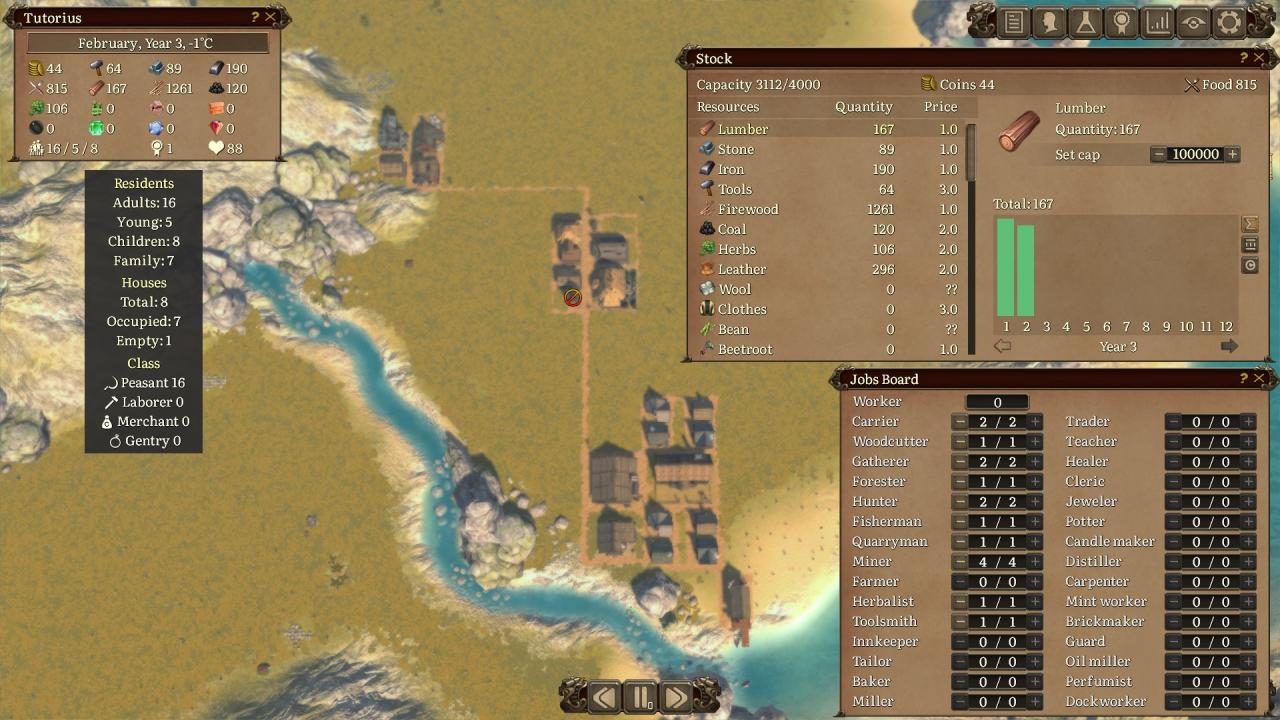Open the research flask panel
Viewport: 1280px width, 720px height.
click(x=1085, y=22)
